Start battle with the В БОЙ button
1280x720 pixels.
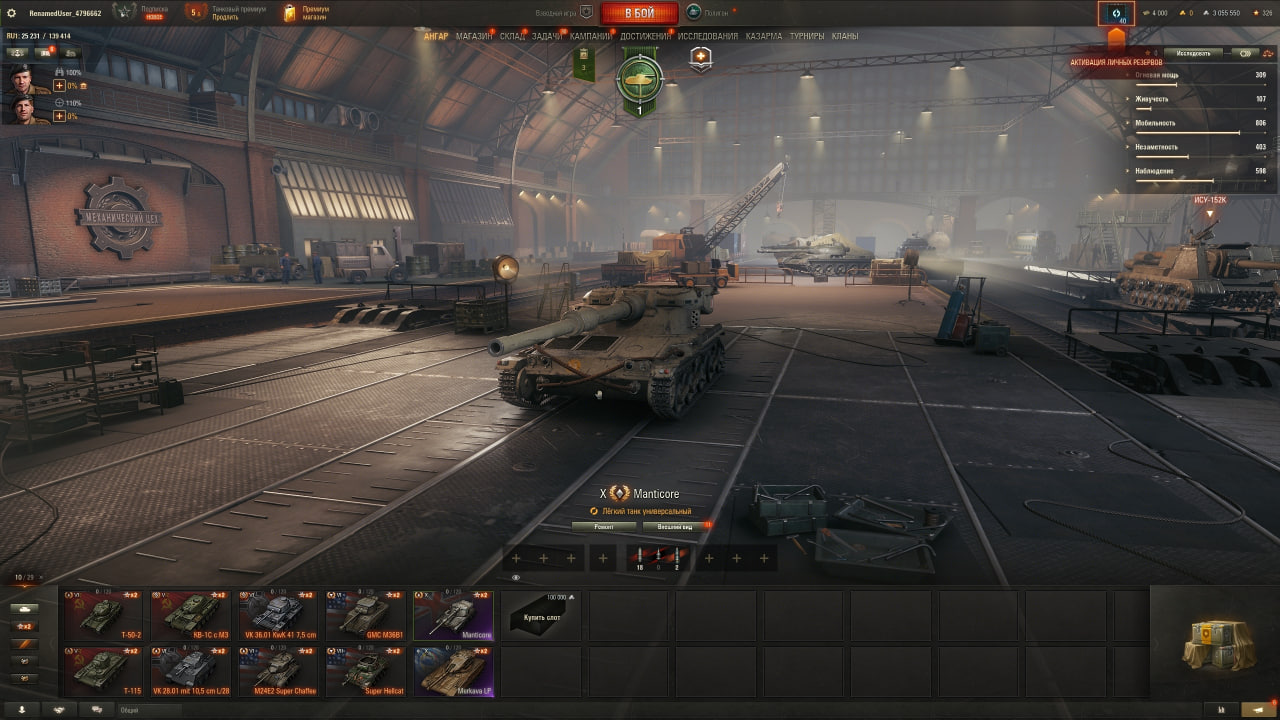(639, 13)
